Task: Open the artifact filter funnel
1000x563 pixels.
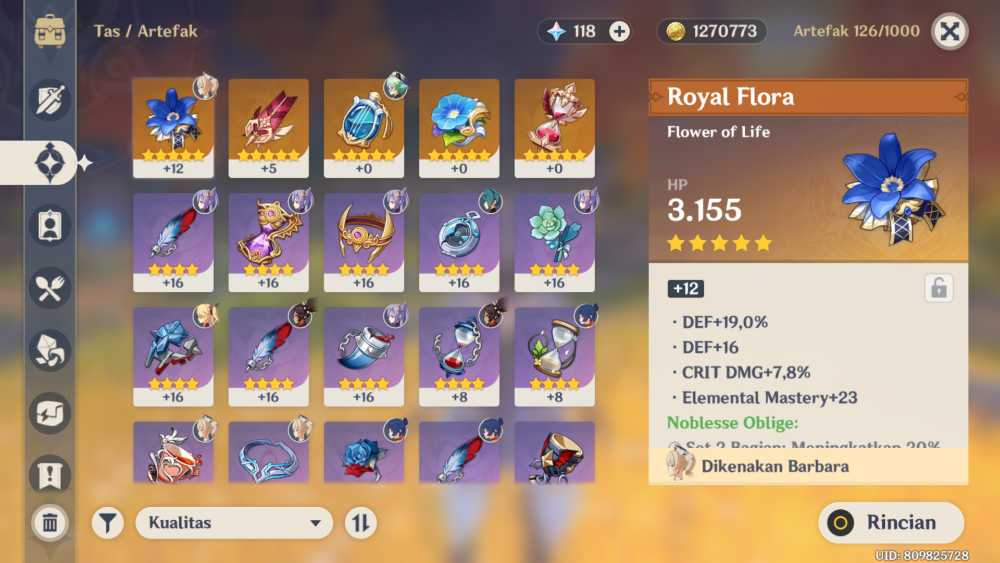Action: (x=108, y=522)
